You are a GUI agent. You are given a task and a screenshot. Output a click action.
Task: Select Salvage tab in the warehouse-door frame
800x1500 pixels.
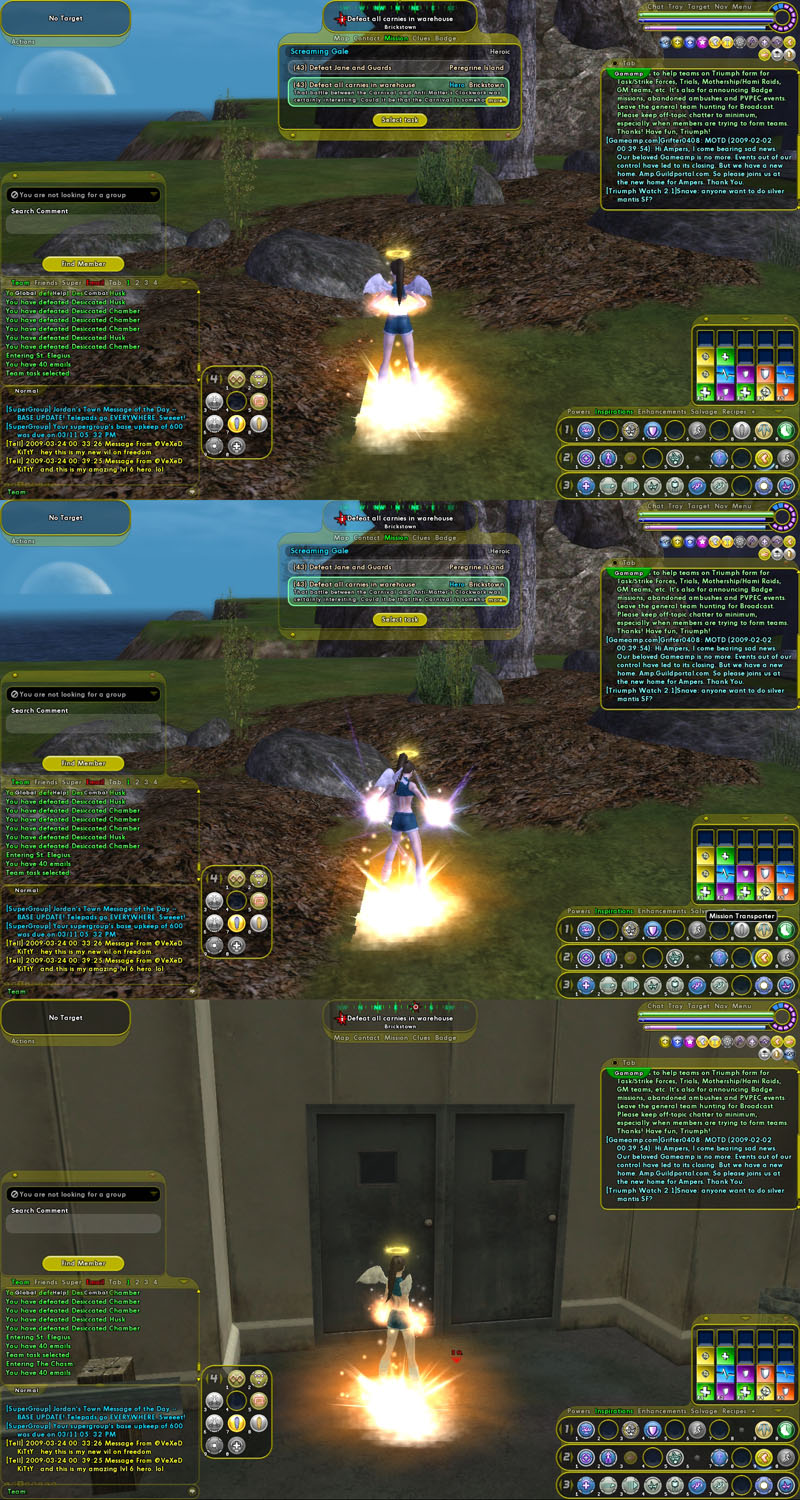pos(706,1411)
